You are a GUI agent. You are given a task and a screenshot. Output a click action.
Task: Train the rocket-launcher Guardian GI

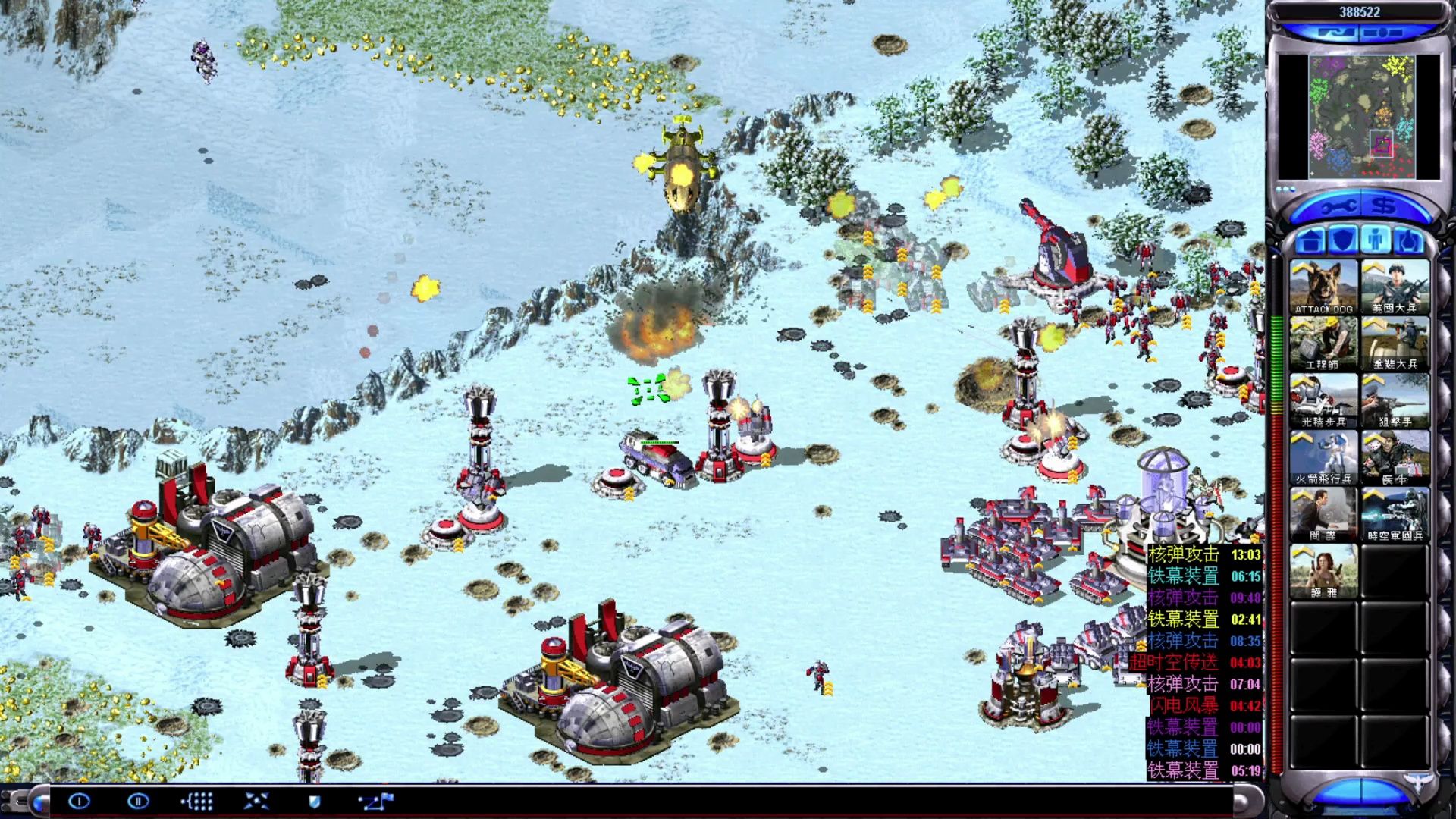click(1395, 344)
